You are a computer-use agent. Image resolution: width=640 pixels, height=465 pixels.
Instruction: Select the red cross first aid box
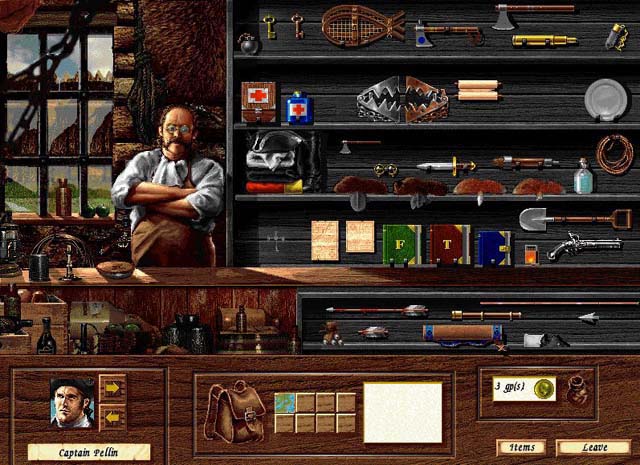pos(258,103)
